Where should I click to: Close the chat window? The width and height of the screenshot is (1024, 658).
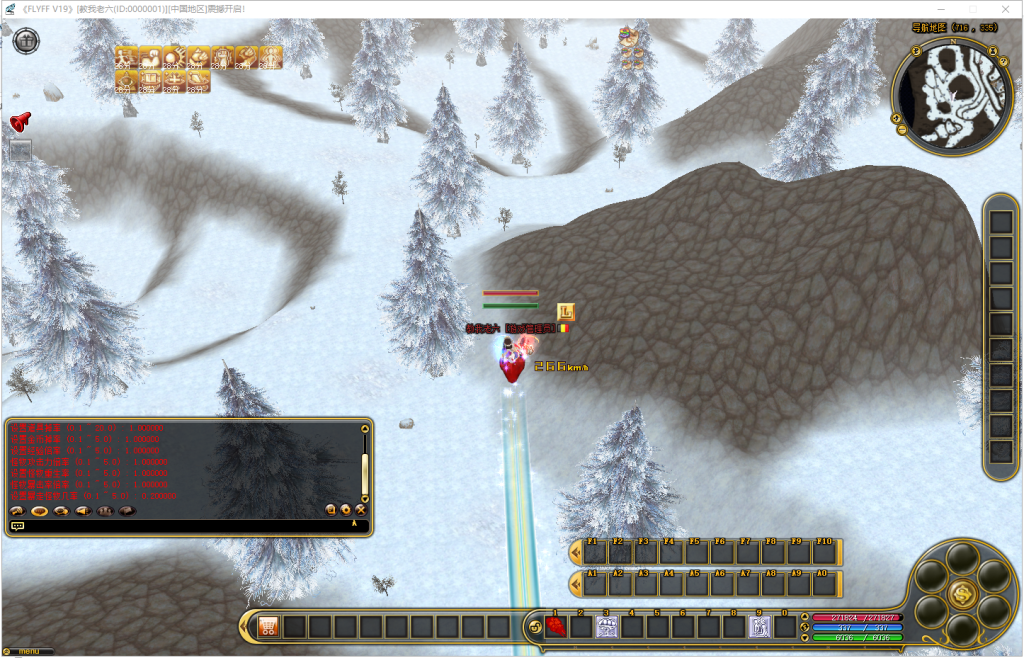click(360, 510)
